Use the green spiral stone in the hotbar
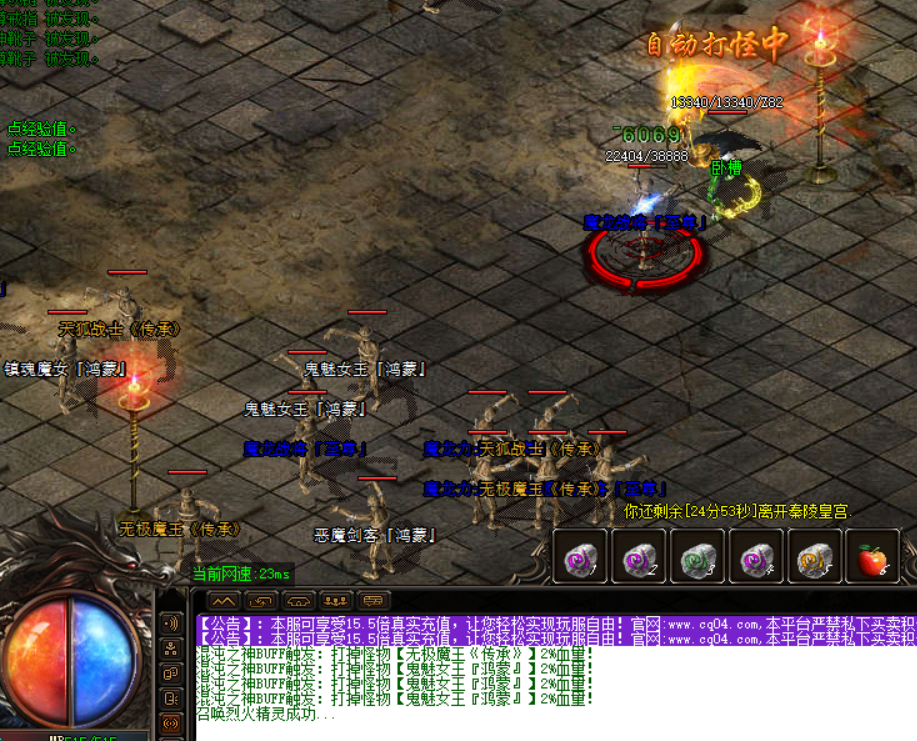This screenshot has width=917, height=741. (x=696, y=558)
